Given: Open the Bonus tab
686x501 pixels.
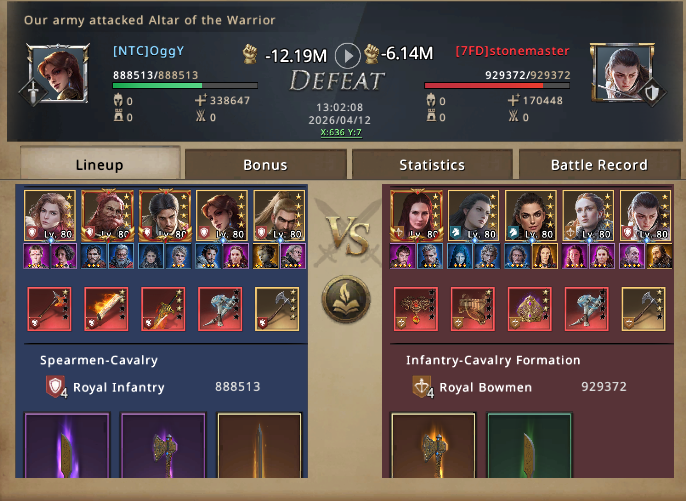Looking at the screenshot, I should 265,164.
